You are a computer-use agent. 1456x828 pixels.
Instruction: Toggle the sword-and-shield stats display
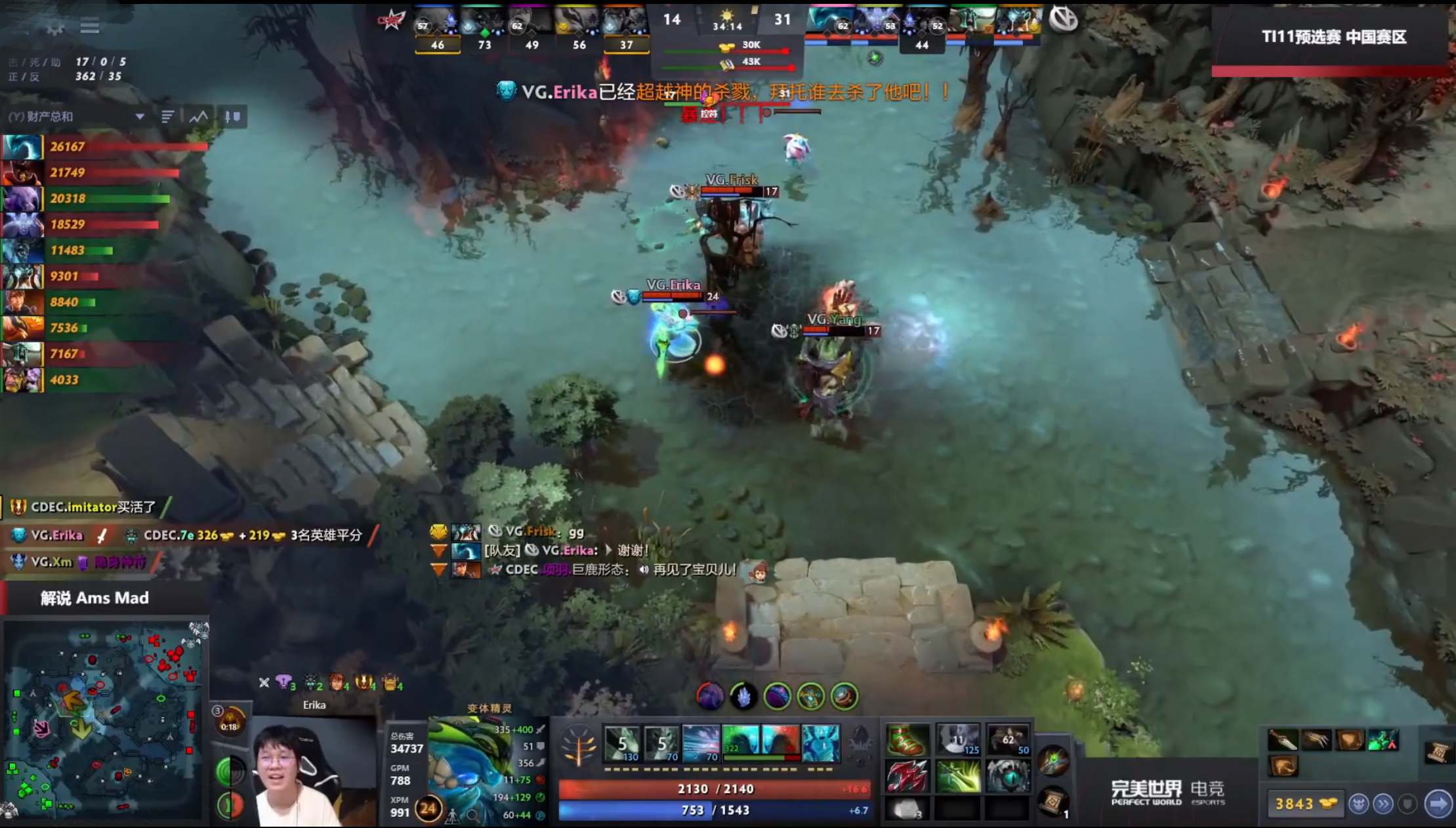coord(231,117)
